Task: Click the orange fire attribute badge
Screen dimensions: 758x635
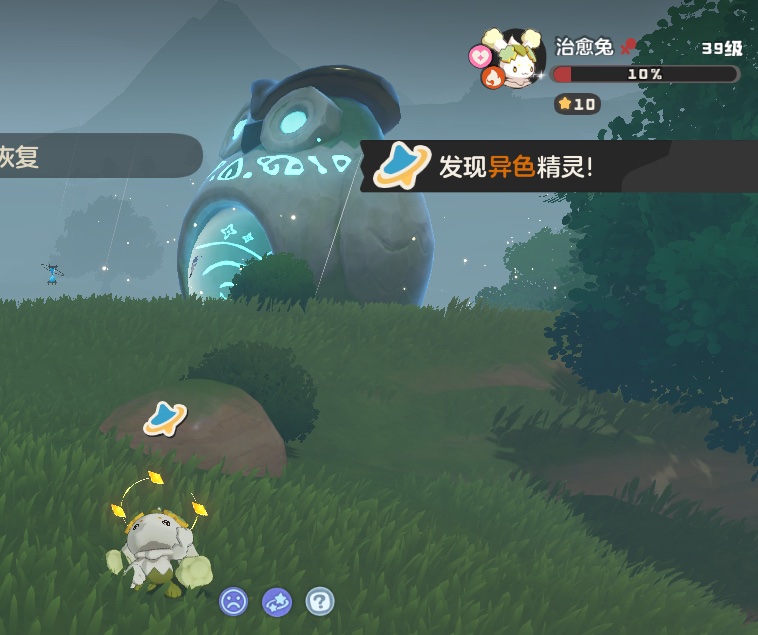Action: [492, 77]
